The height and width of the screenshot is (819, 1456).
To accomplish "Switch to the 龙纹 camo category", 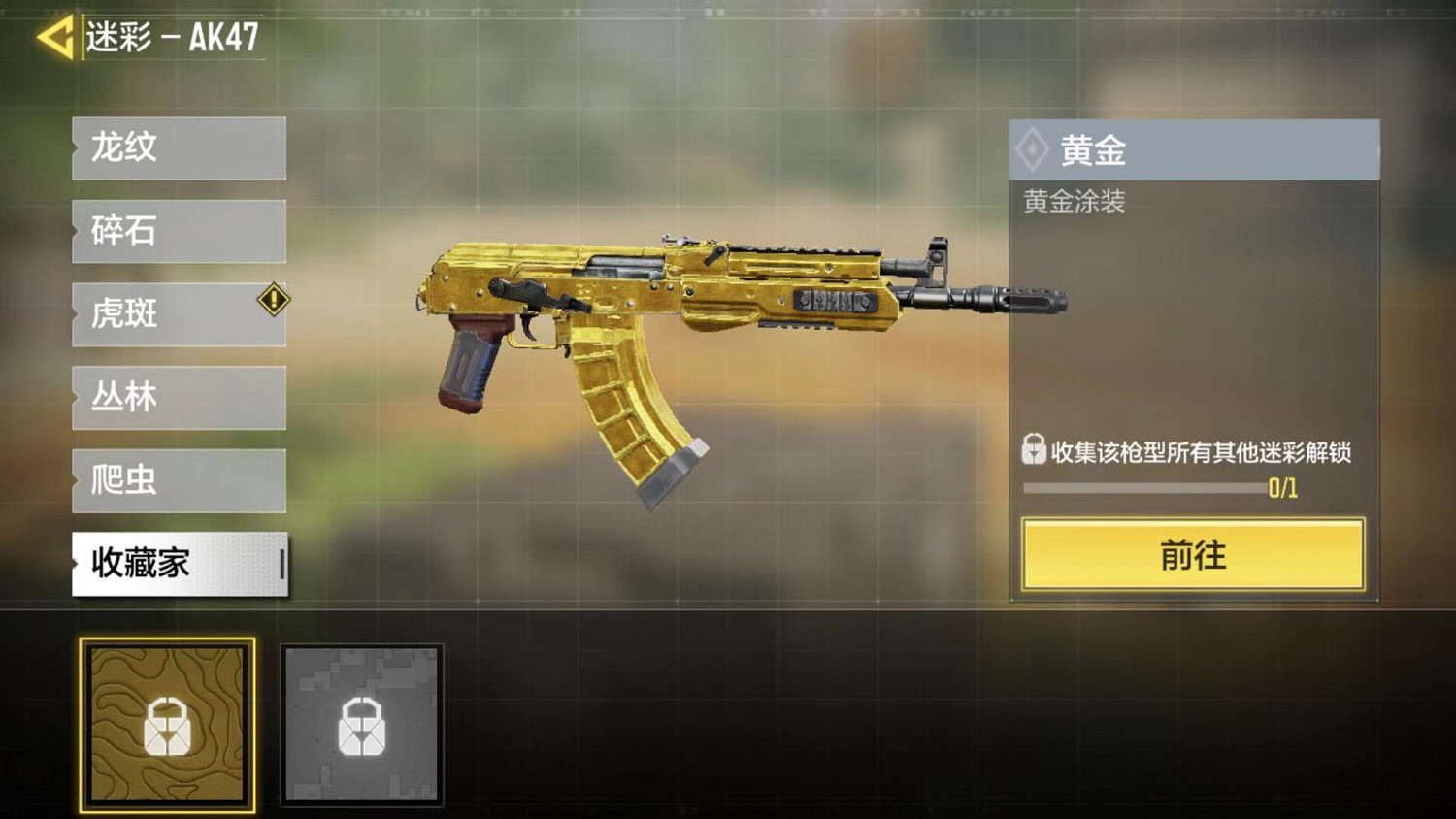I will pyautogui.click(x=179, y=148).
